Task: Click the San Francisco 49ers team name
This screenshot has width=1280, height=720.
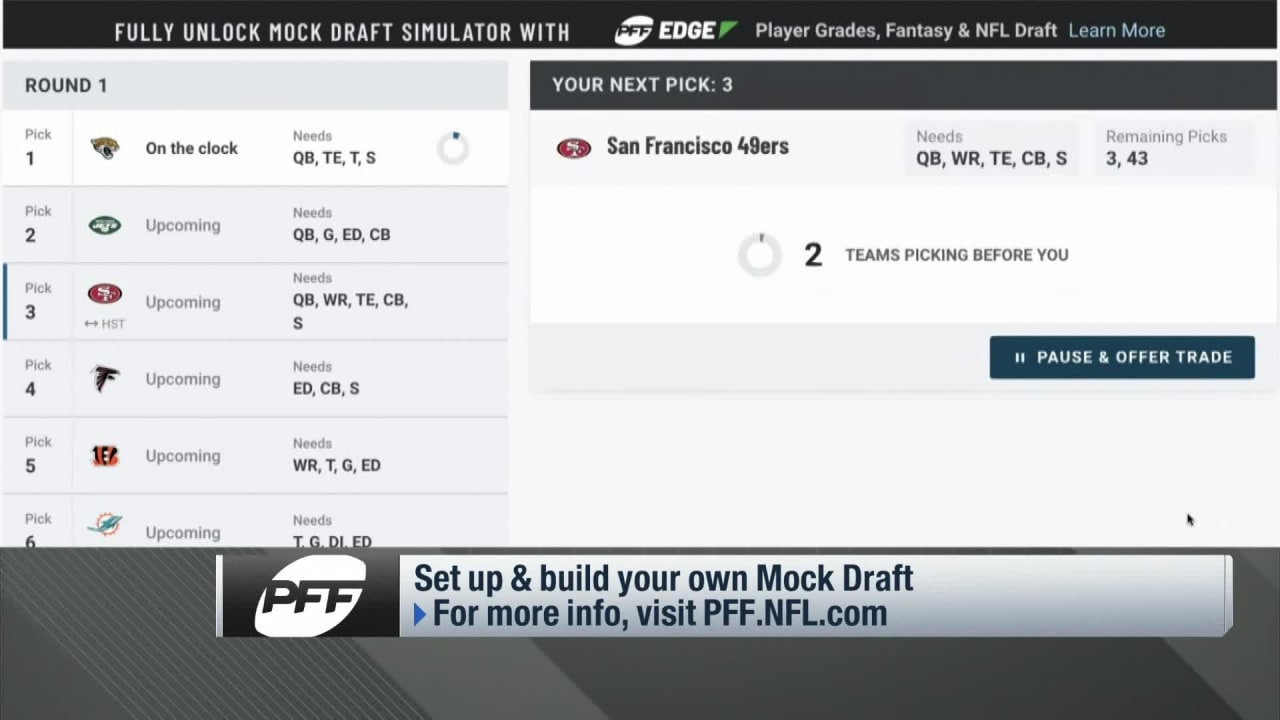Action: (697, 146)
